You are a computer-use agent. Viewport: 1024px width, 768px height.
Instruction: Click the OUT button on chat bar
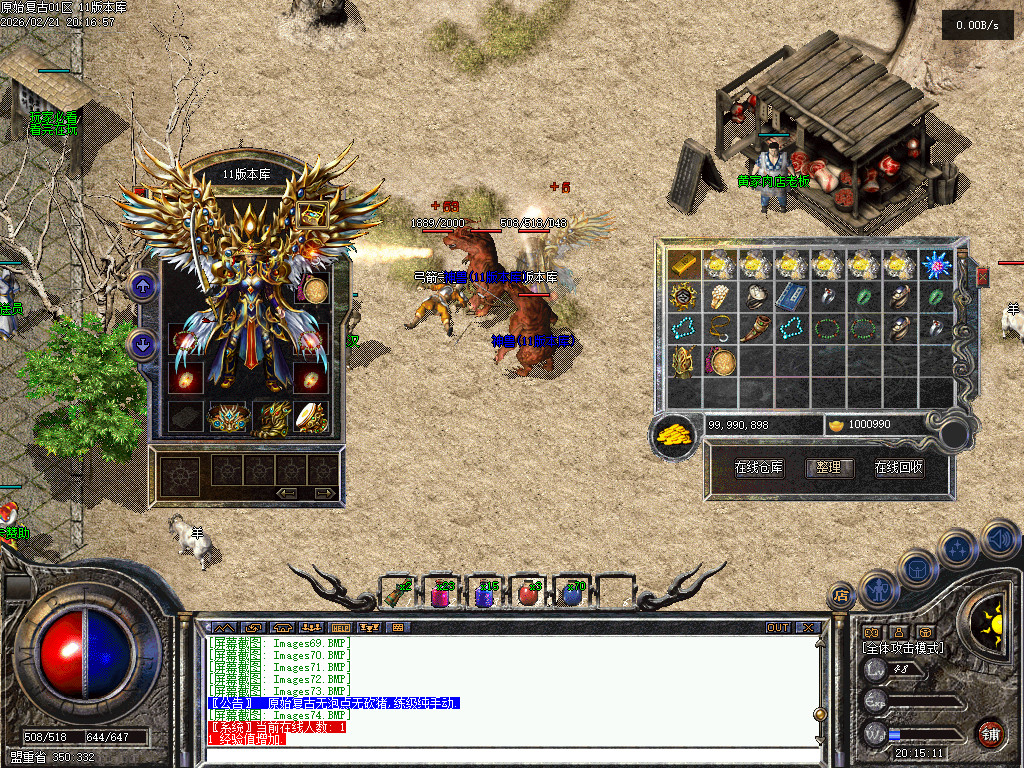coord(777,627)
